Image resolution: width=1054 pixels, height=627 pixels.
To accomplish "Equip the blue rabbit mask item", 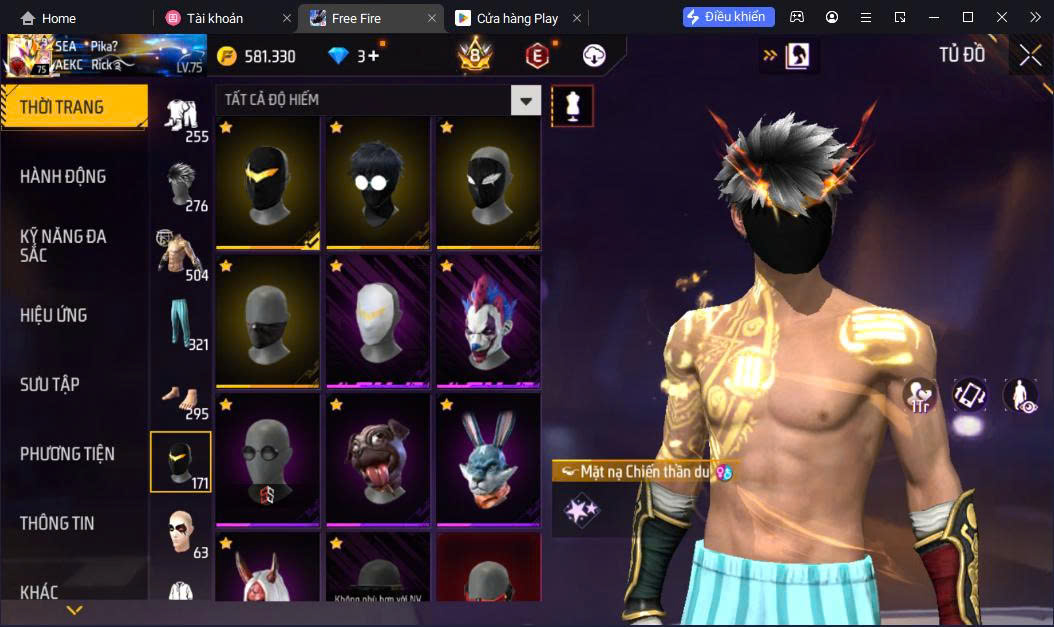I will coord(488,459).
